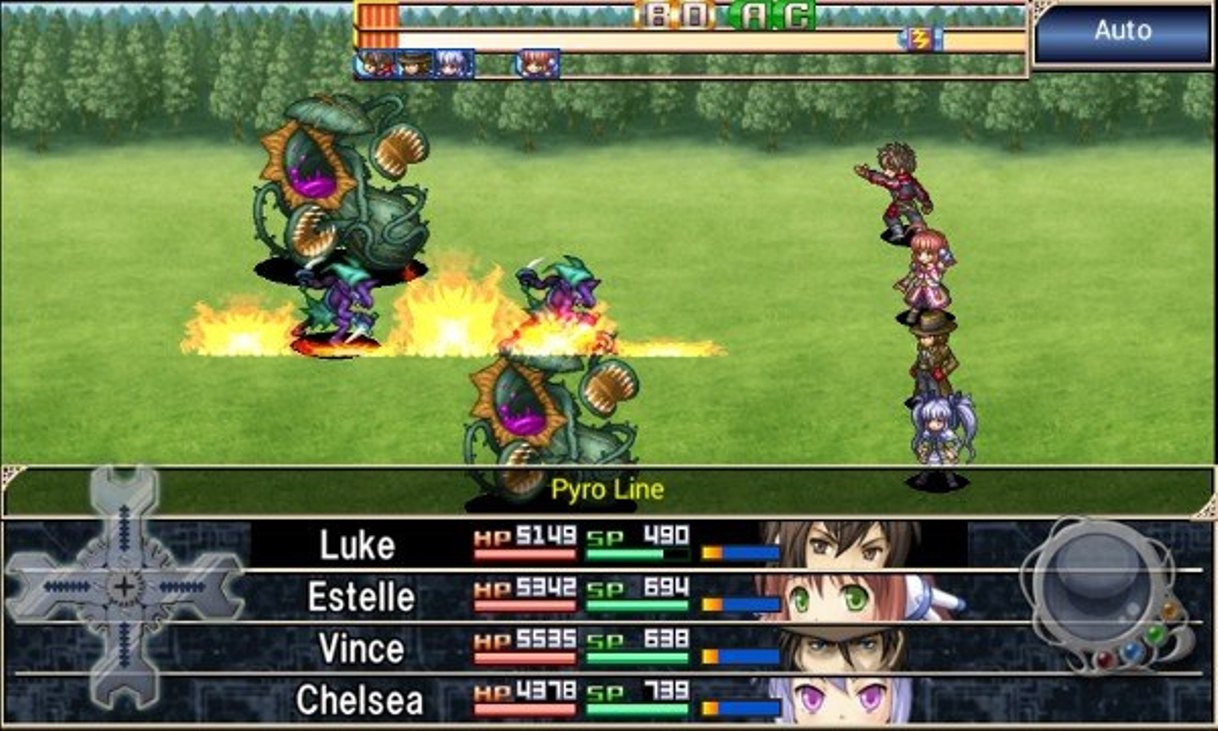Select Luke's party status row
Viewport: 1218px width, 731px height.
[600, 545]
